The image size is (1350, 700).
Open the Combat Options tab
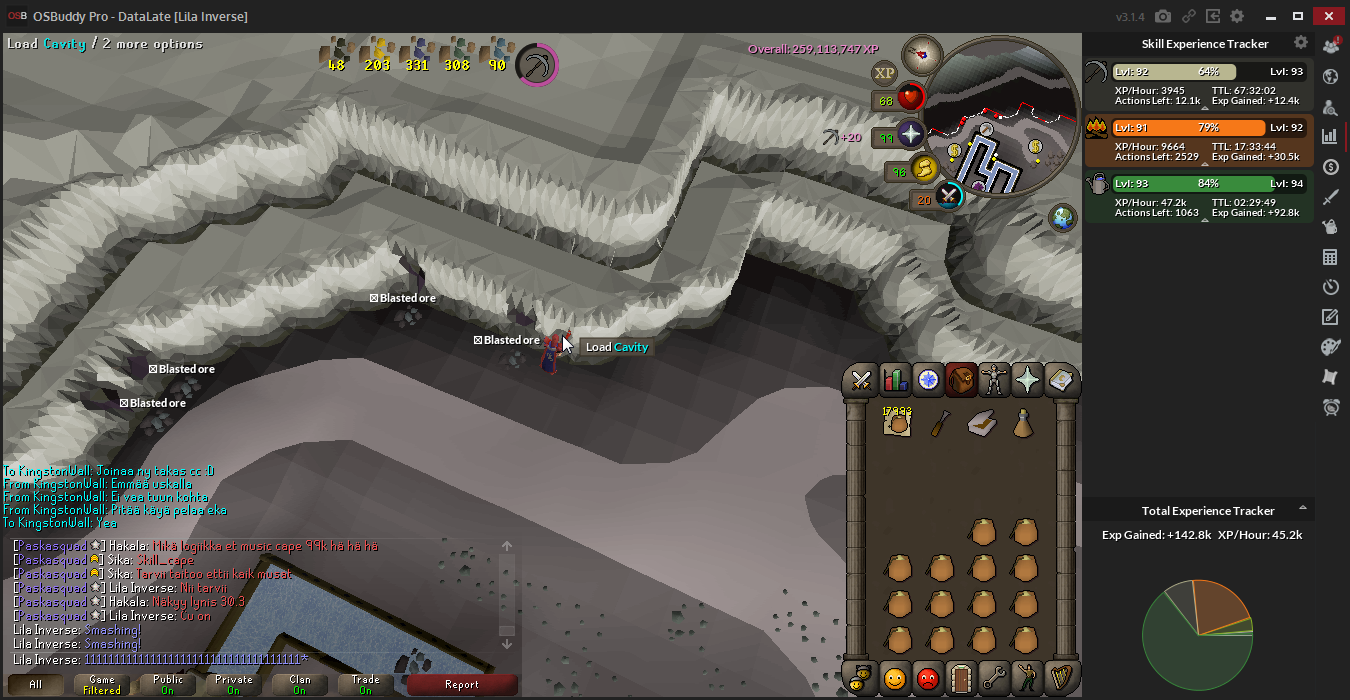pyautogui.click(x=861, y=380)
